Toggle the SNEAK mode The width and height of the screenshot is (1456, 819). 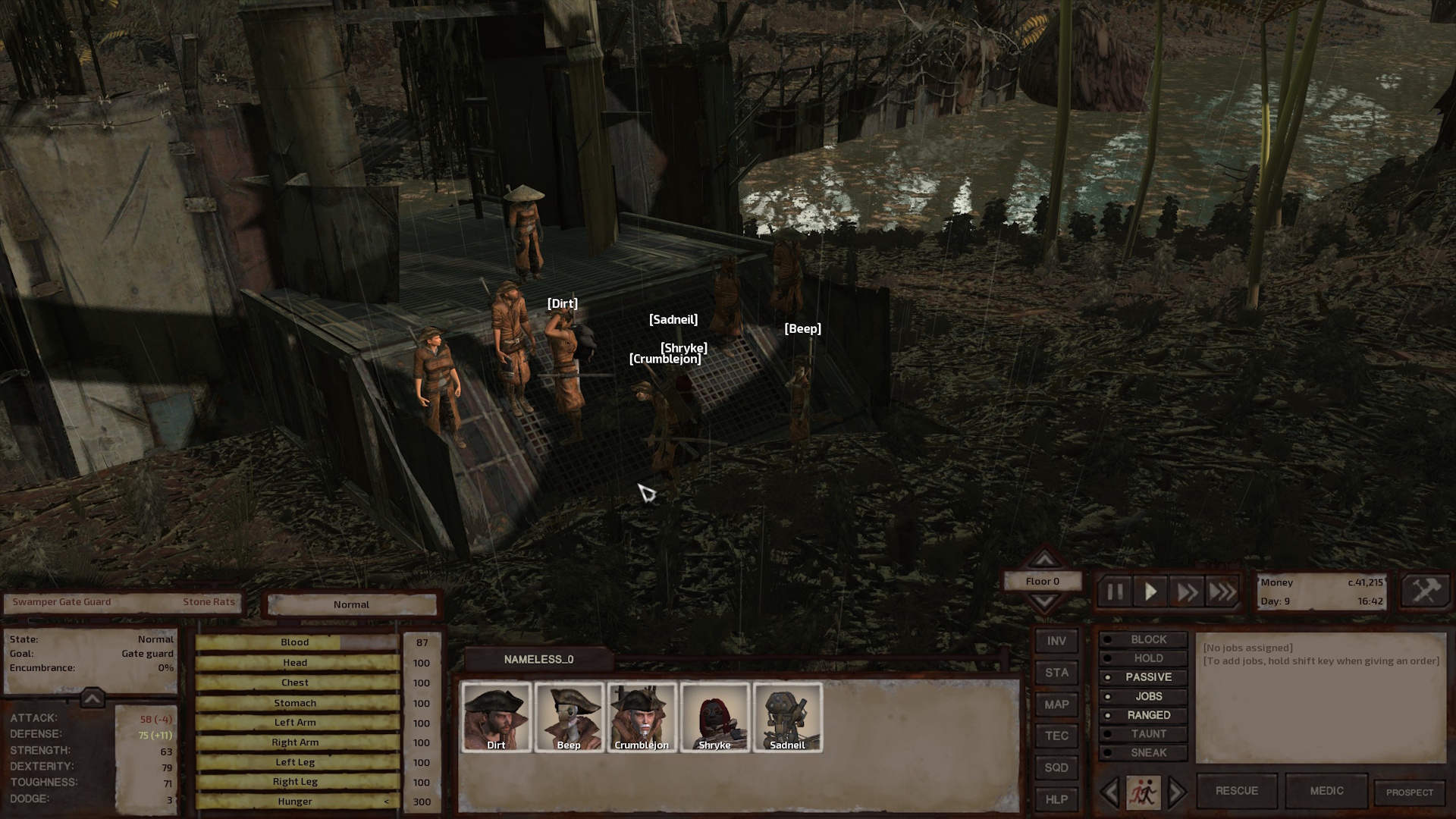coord(1147,752)
